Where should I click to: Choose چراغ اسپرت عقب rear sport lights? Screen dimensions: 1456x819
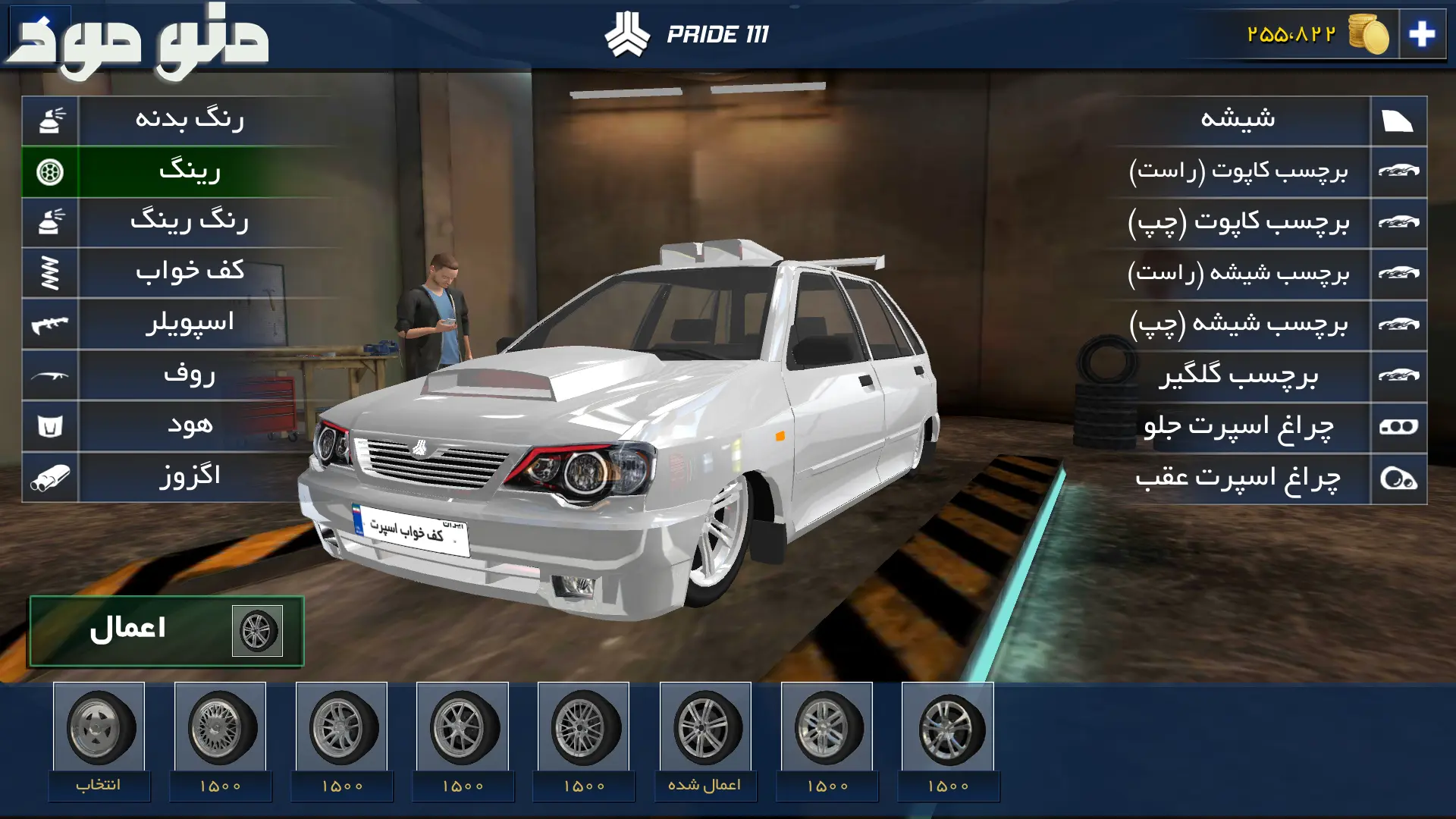[1238, 479]
